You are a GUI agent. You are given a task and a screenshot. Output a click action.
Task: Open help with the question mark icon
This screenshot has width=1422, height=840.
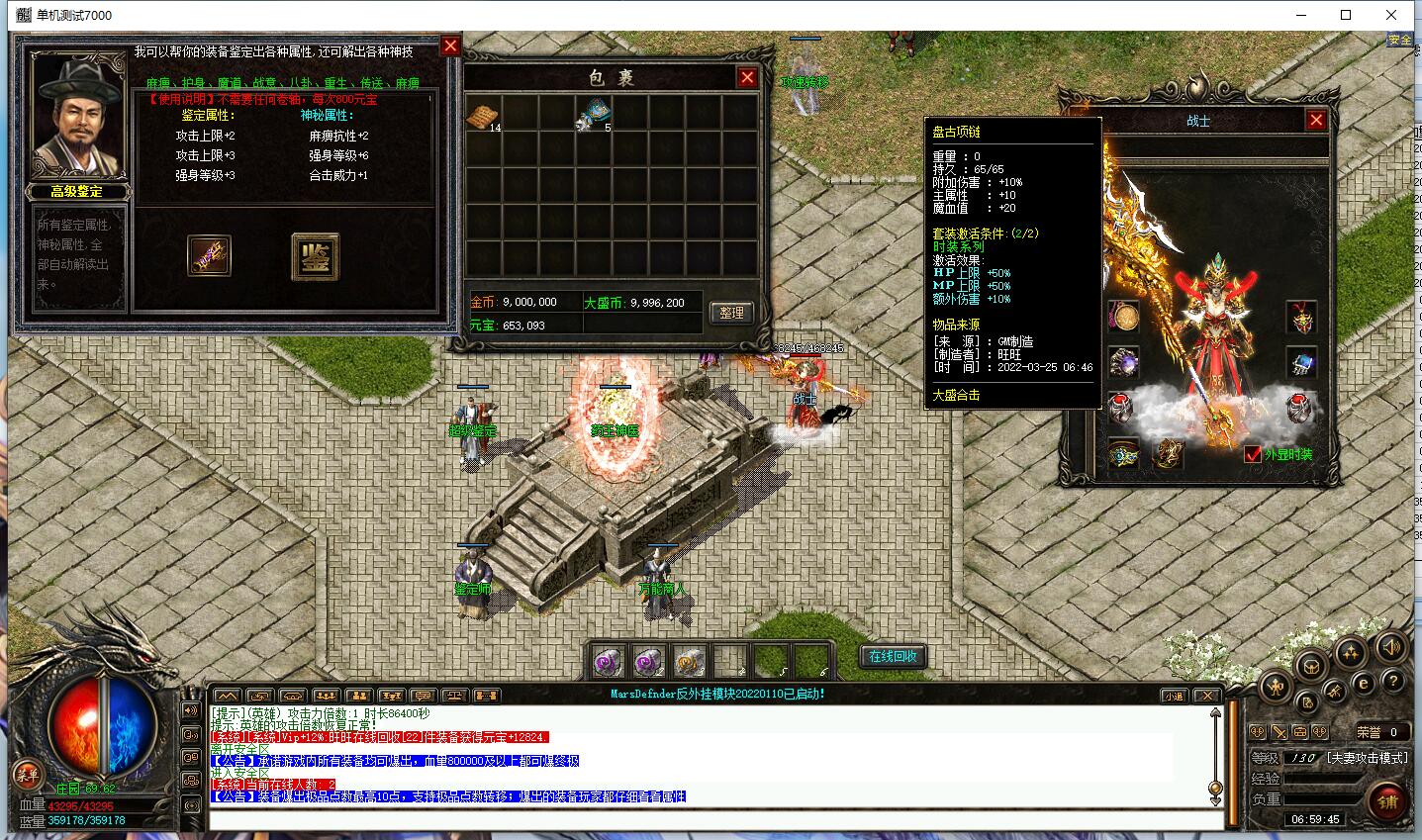[x=1392, y=682]
